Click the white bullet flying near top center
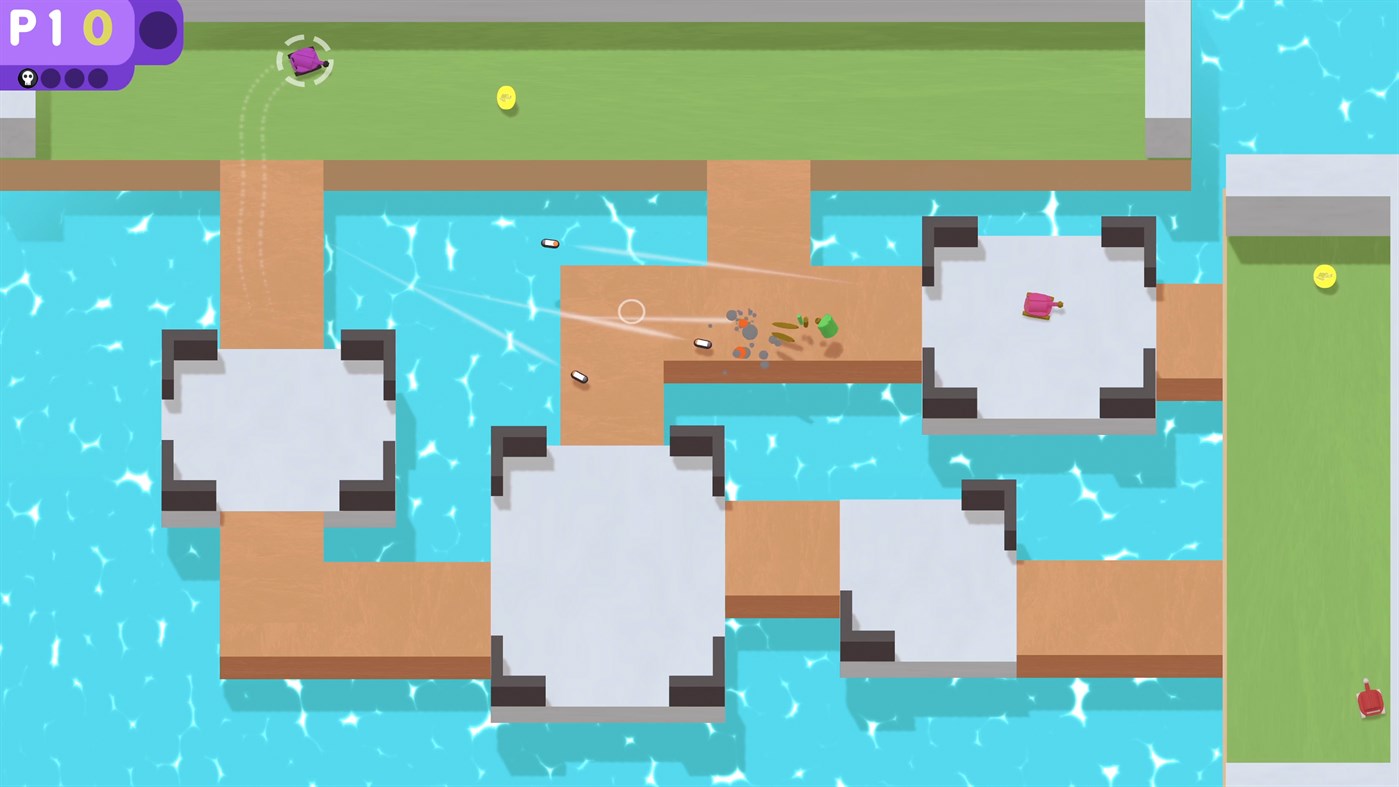1399x787 pixels. [549, 242]
